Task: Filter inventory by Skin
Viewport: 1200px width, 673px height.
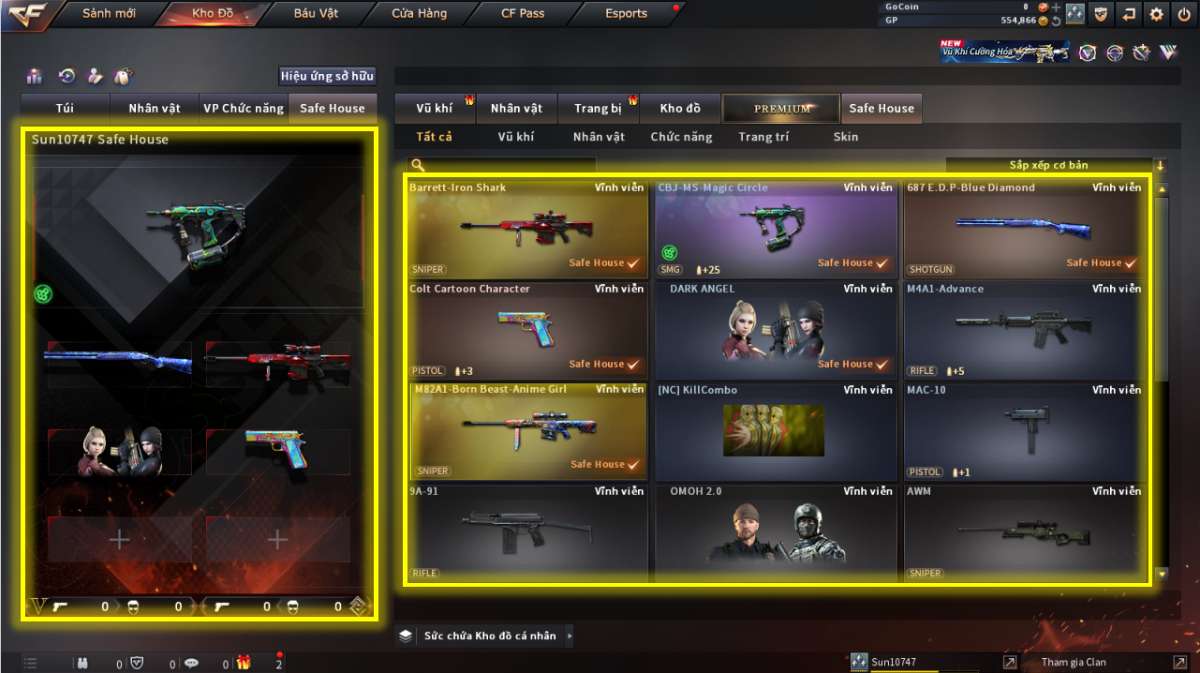Action: (x=845, y=137)
